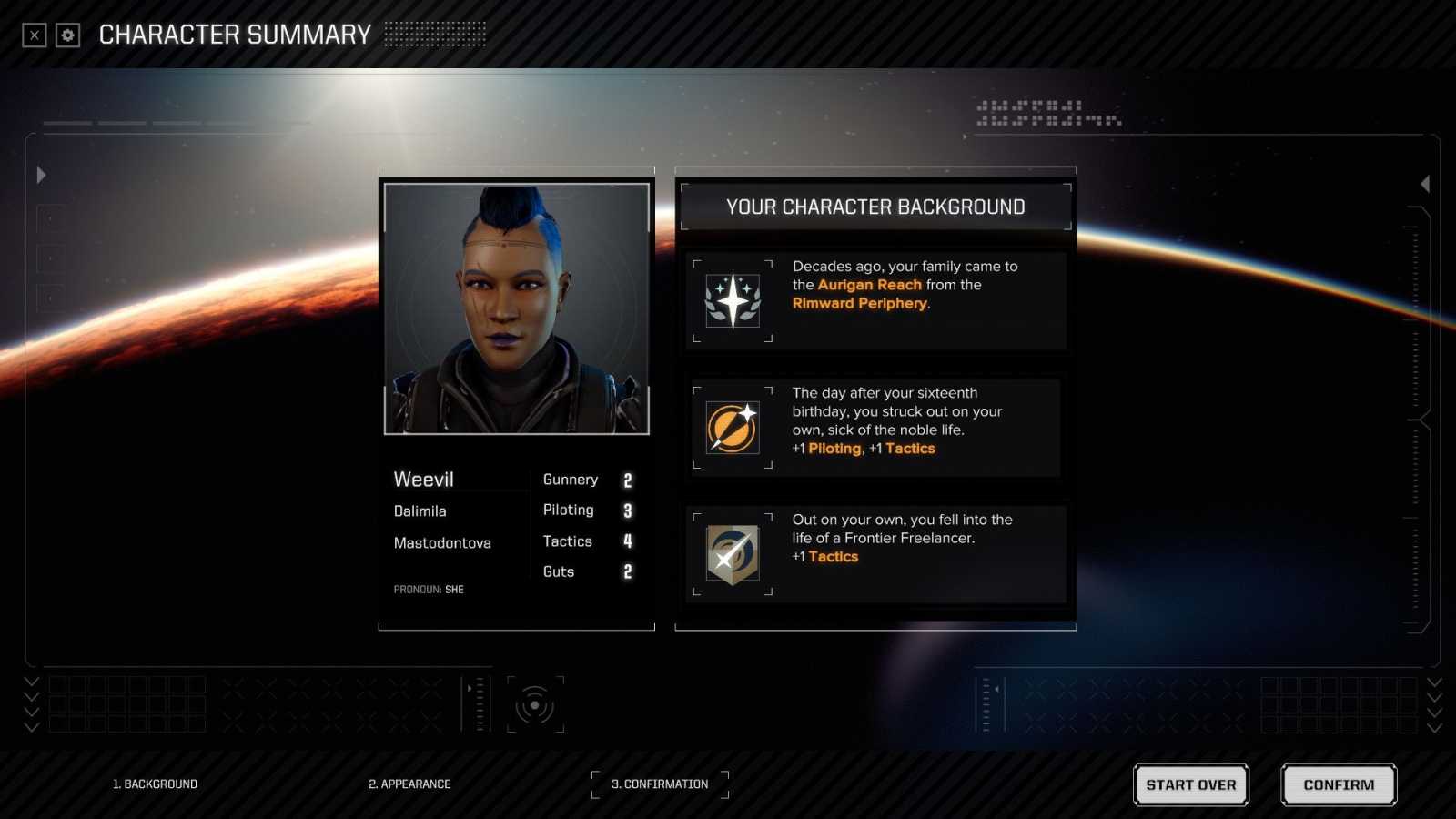Click the radar targeting icon below the portrait panel
Image resolution: width=1456 pixels, height=819 pixels.
pyautogui.click(x=535, y=703)
